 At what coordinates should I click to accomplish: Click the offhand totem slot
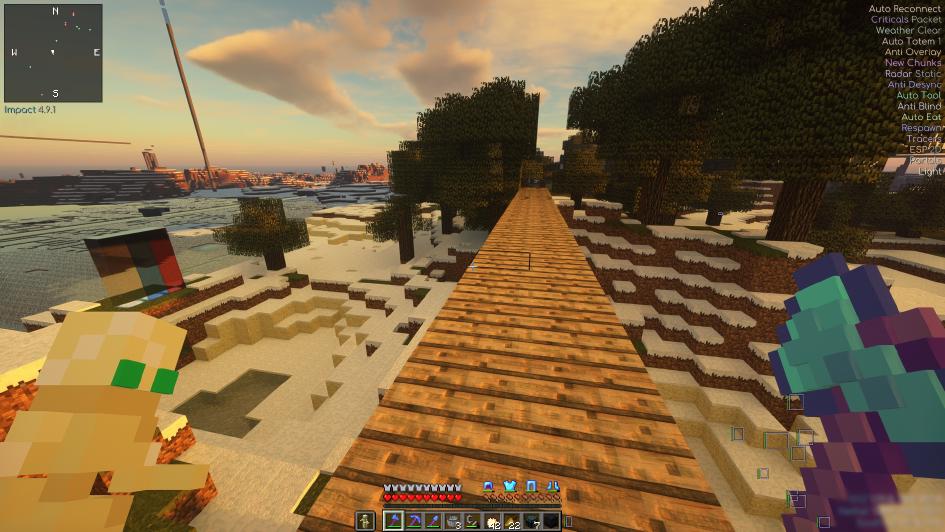pos(366,521)
